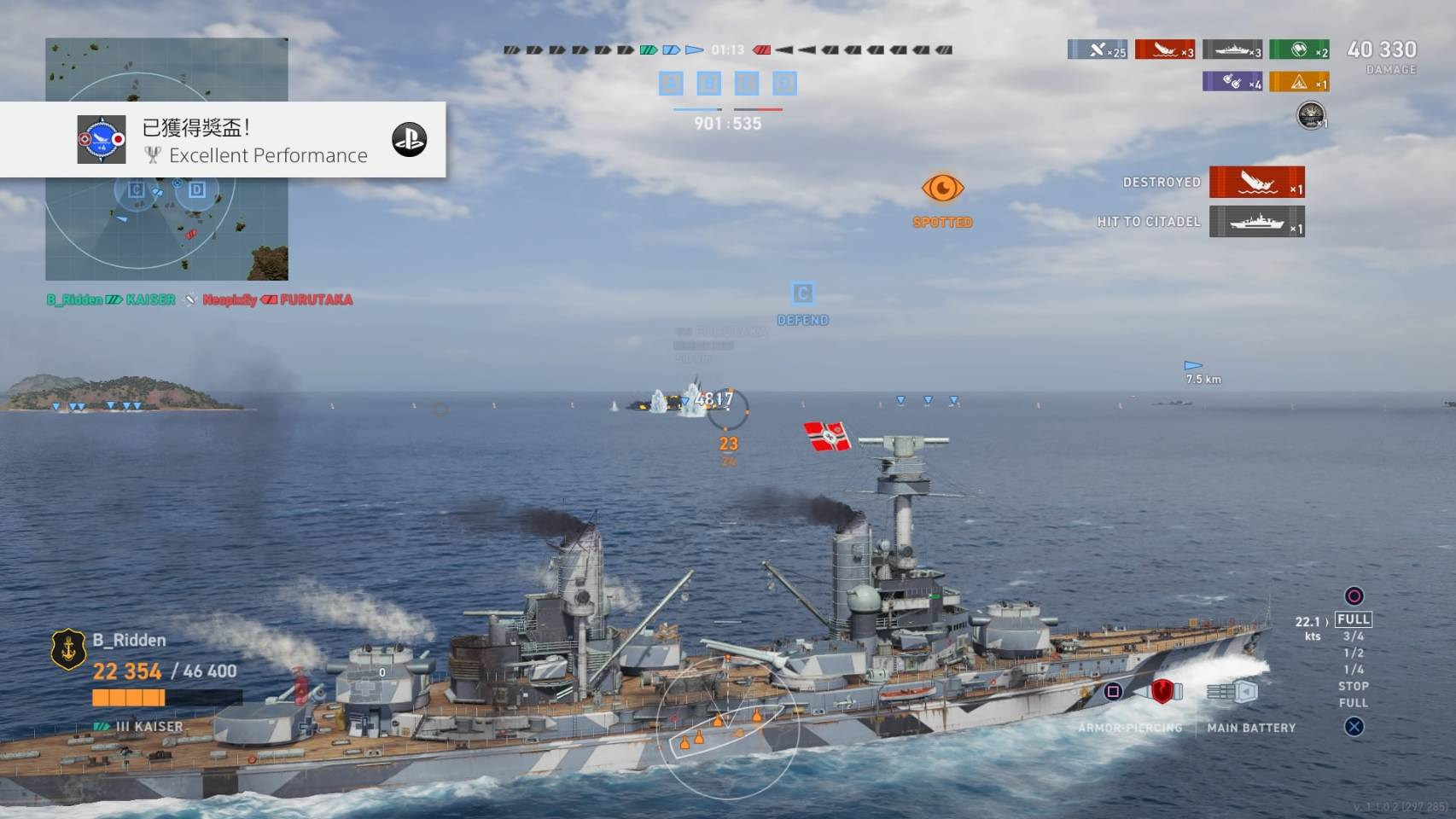Click the ship heading compass indicator
This screenshot has height=819, width=1456.
click(727, 727)
